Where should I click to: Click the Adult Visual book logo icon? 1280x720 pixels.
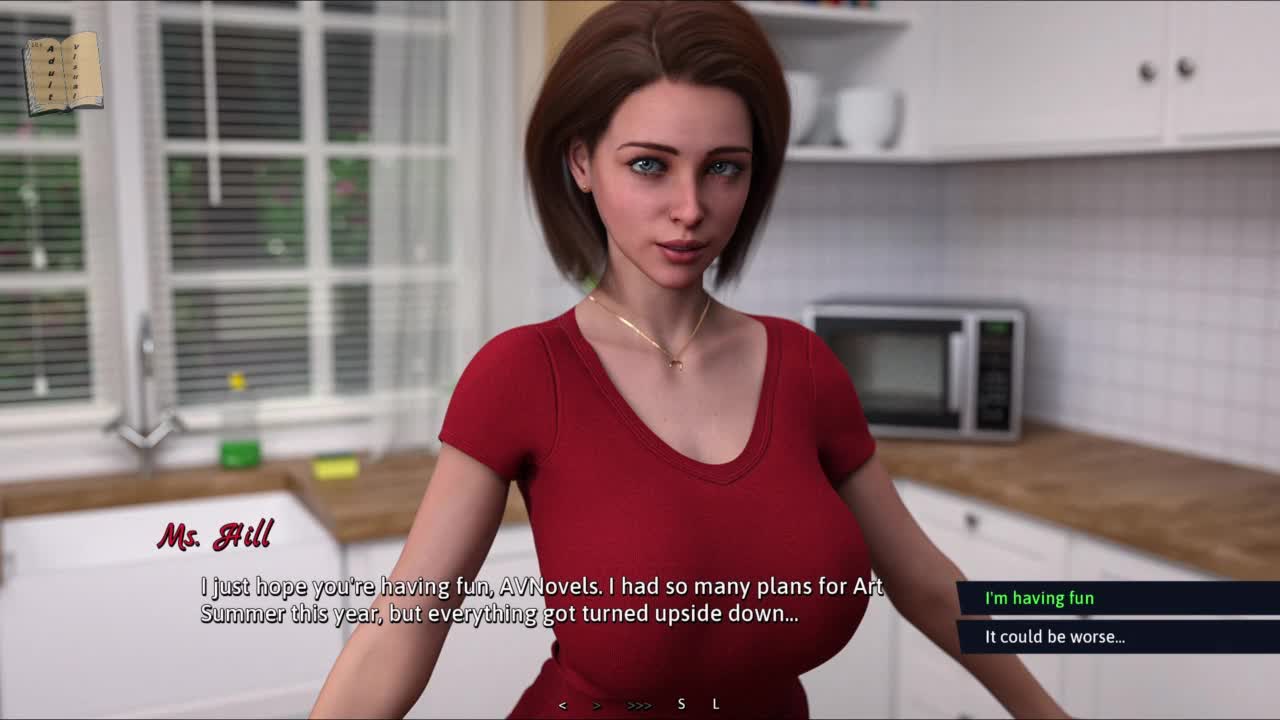point(62,73)
